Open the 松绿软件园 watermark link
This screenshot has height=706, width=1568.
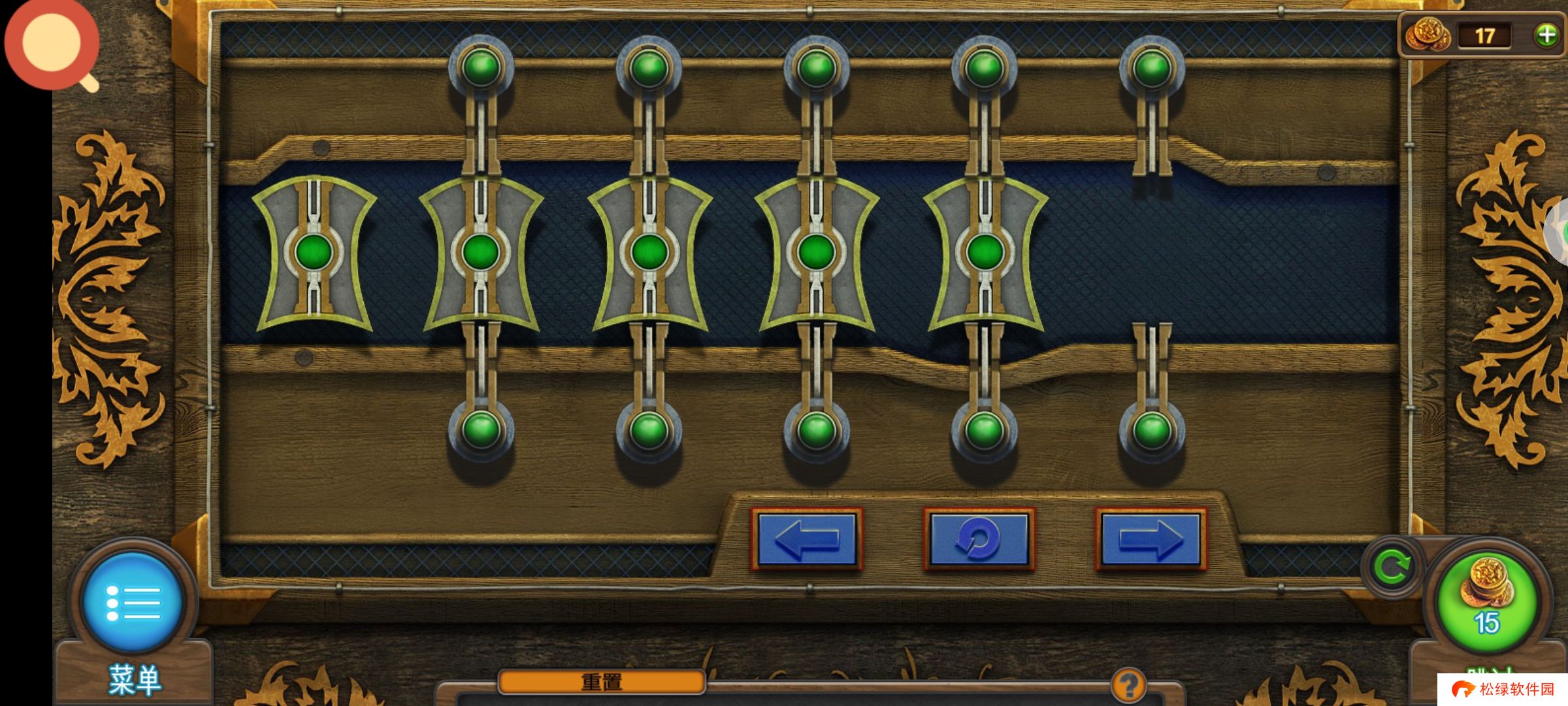1503,690
